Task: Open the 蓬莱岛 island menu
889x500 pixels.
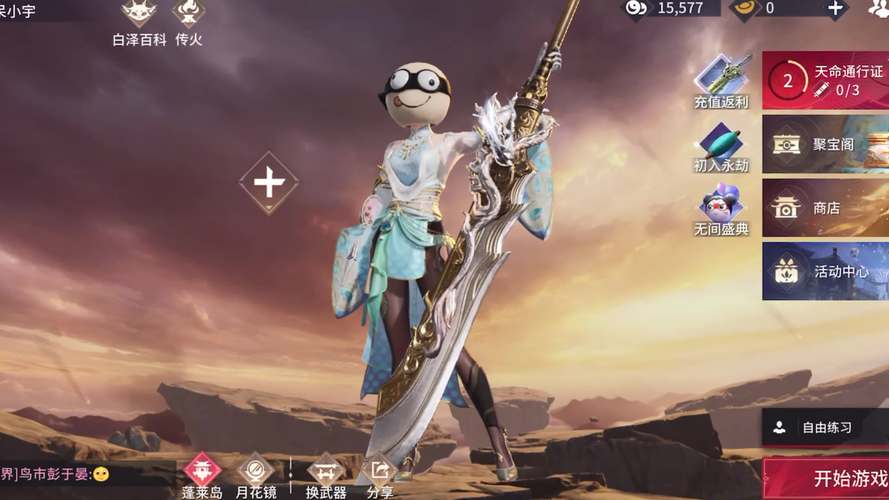Action: (x=202, y=474)
